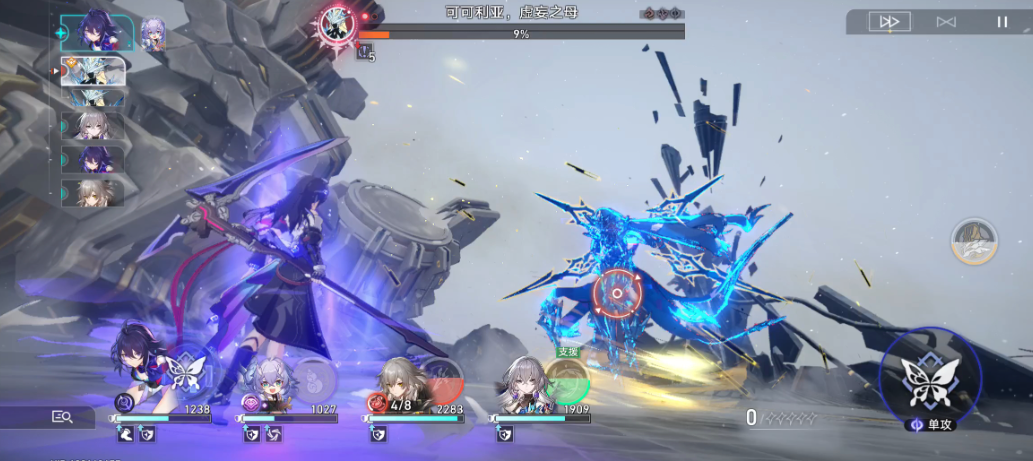Open the battle details magnifier panel
Image resolution: width=1033 pixels, height=461 pixels.
pos(62,417)
